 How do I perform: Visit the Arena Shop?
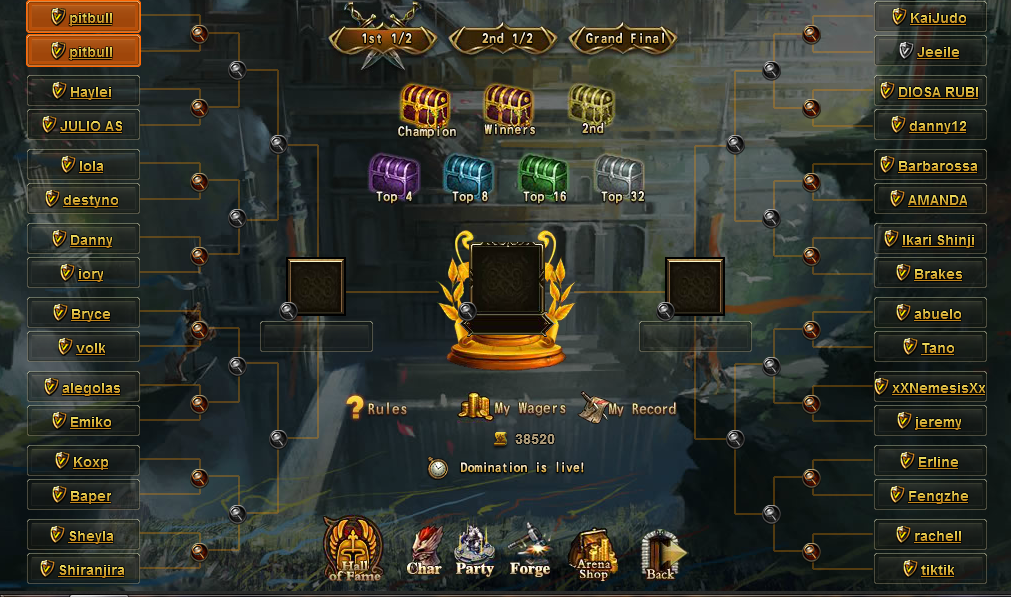coord(593,553)
